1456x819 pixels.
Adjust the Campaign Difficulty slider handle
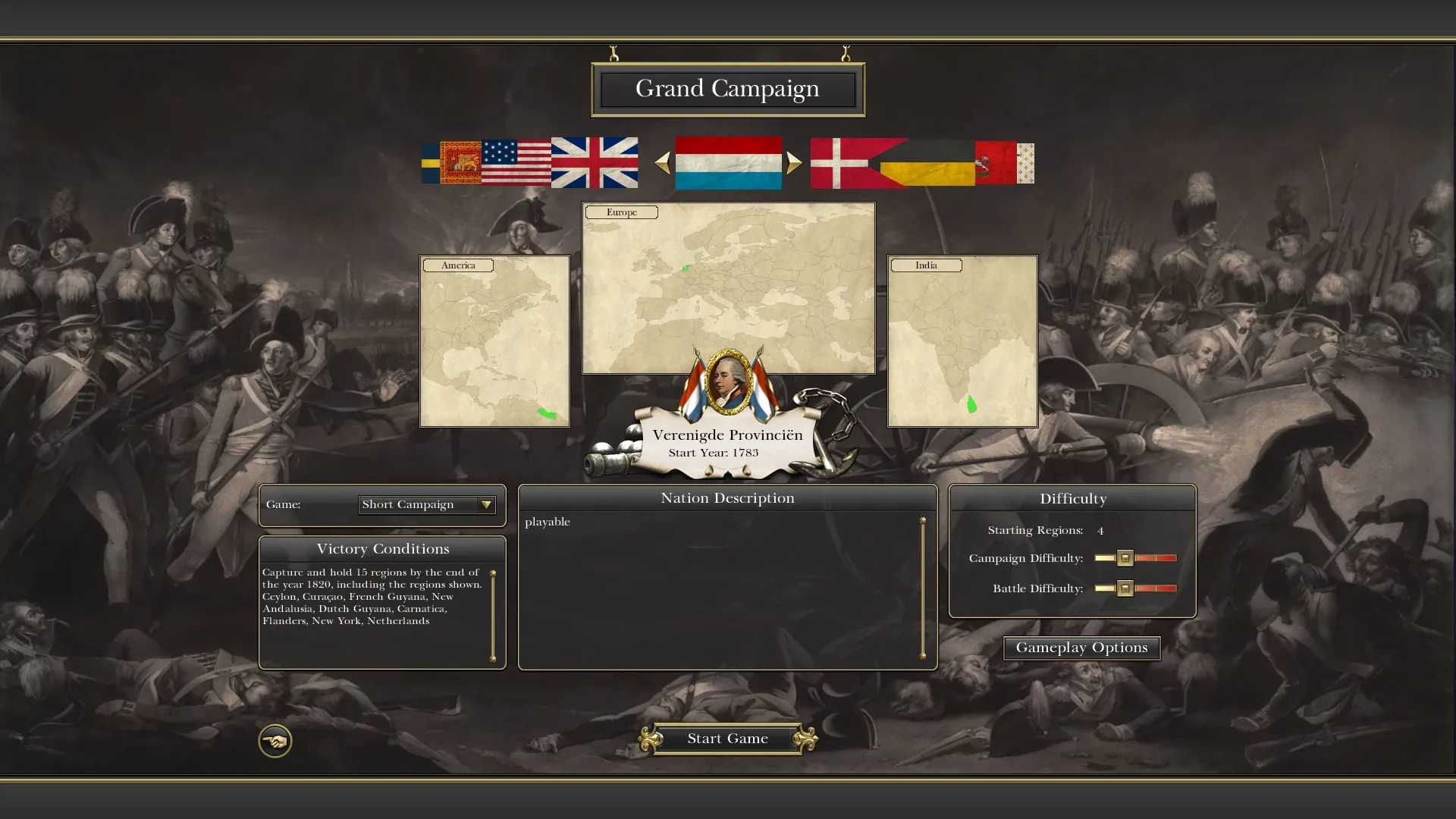1125,558
